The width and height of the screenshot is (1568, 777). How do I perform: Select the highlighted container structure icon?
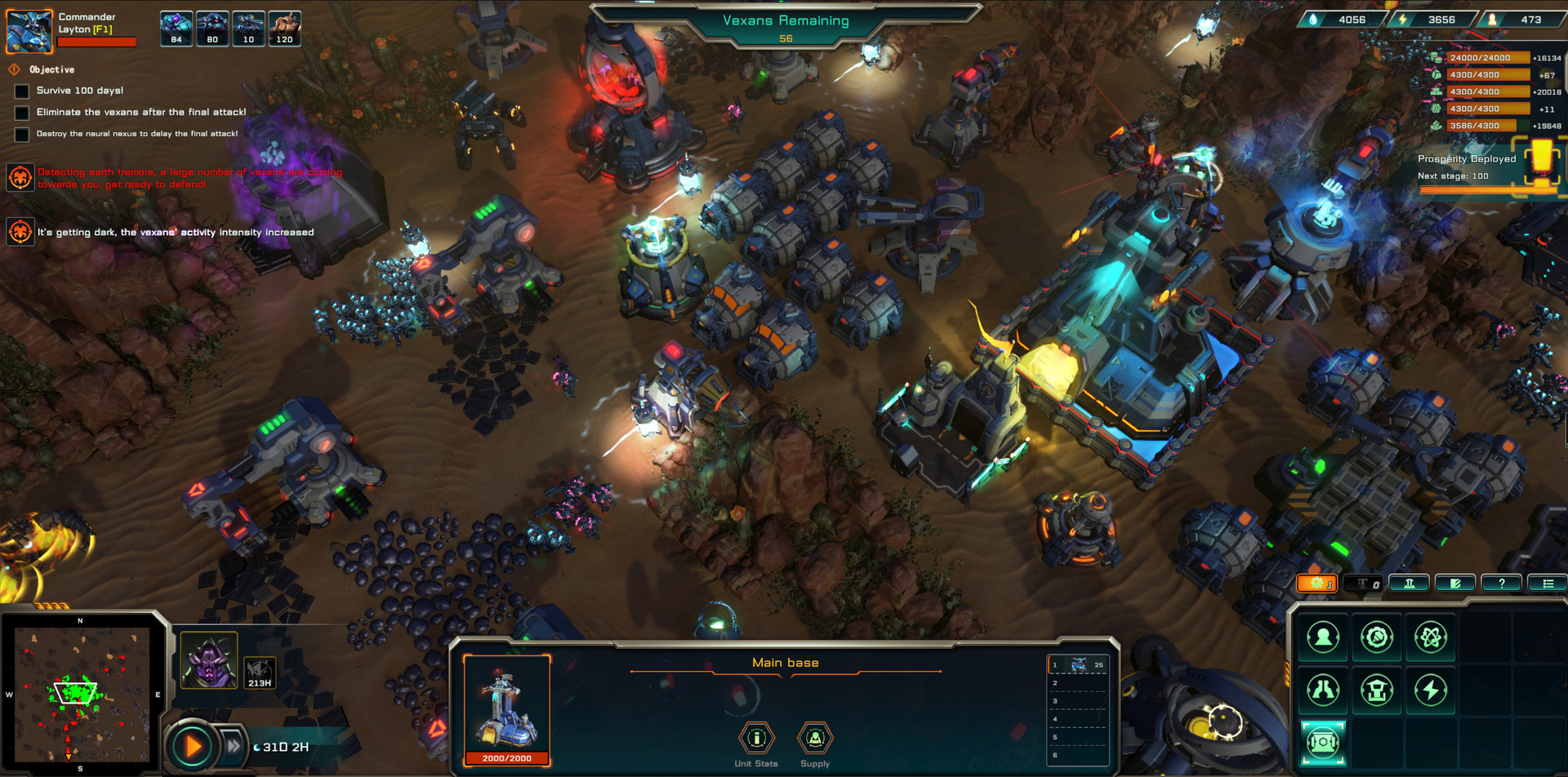[1323, 742]
